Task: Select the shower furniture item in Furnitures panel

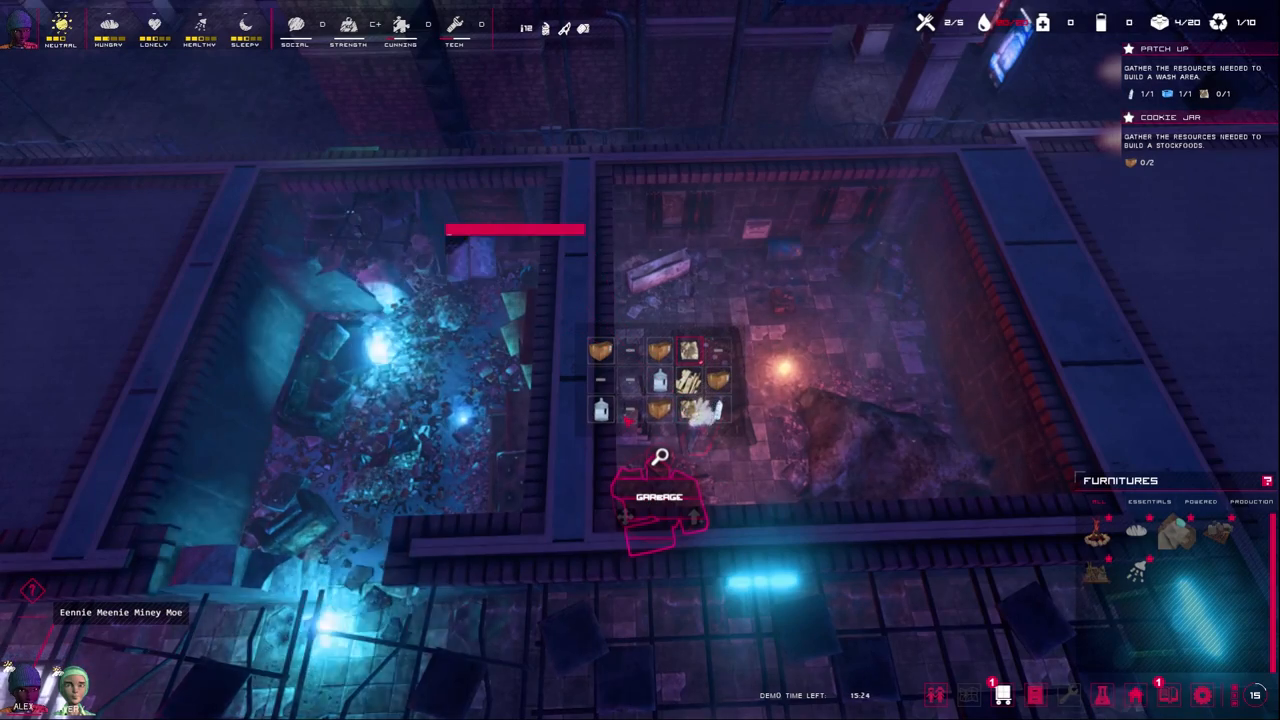Action: tap(1137, 570)
